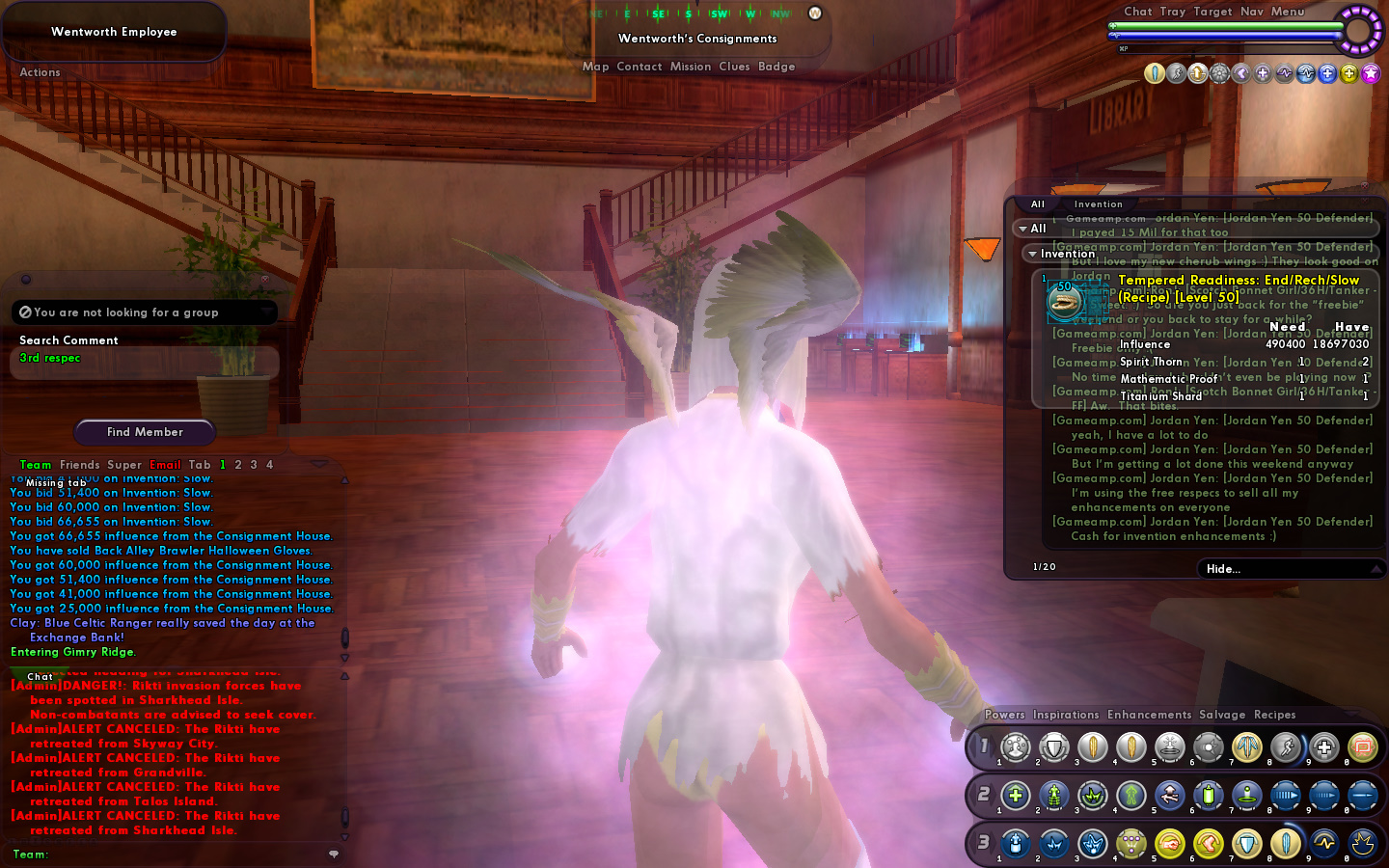The image size is (1389, 868).
Task: Open the Salvage tray tab
Action: (x=1222, y=715)
